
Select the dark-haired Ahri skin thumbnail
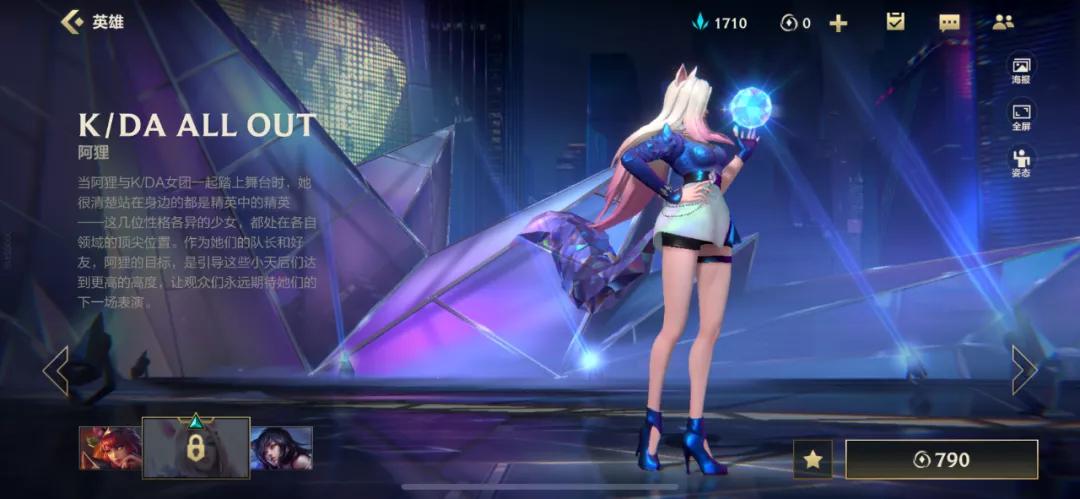pos(281,448)
